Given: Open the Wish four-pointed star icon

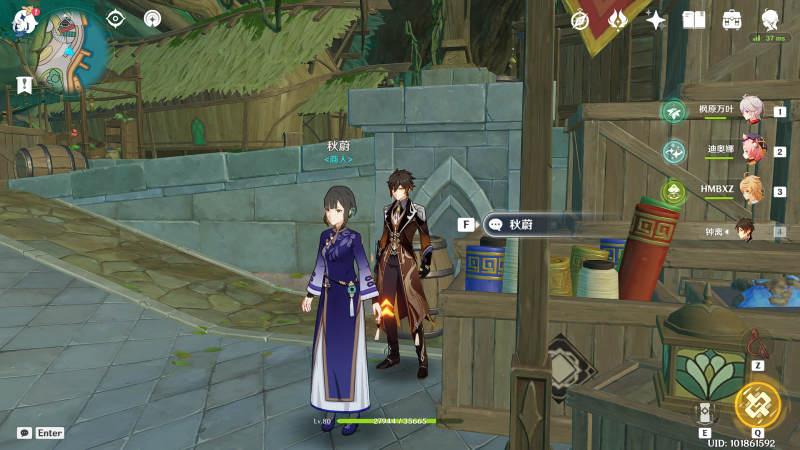Looking at the screenshot, I should 656,20.
